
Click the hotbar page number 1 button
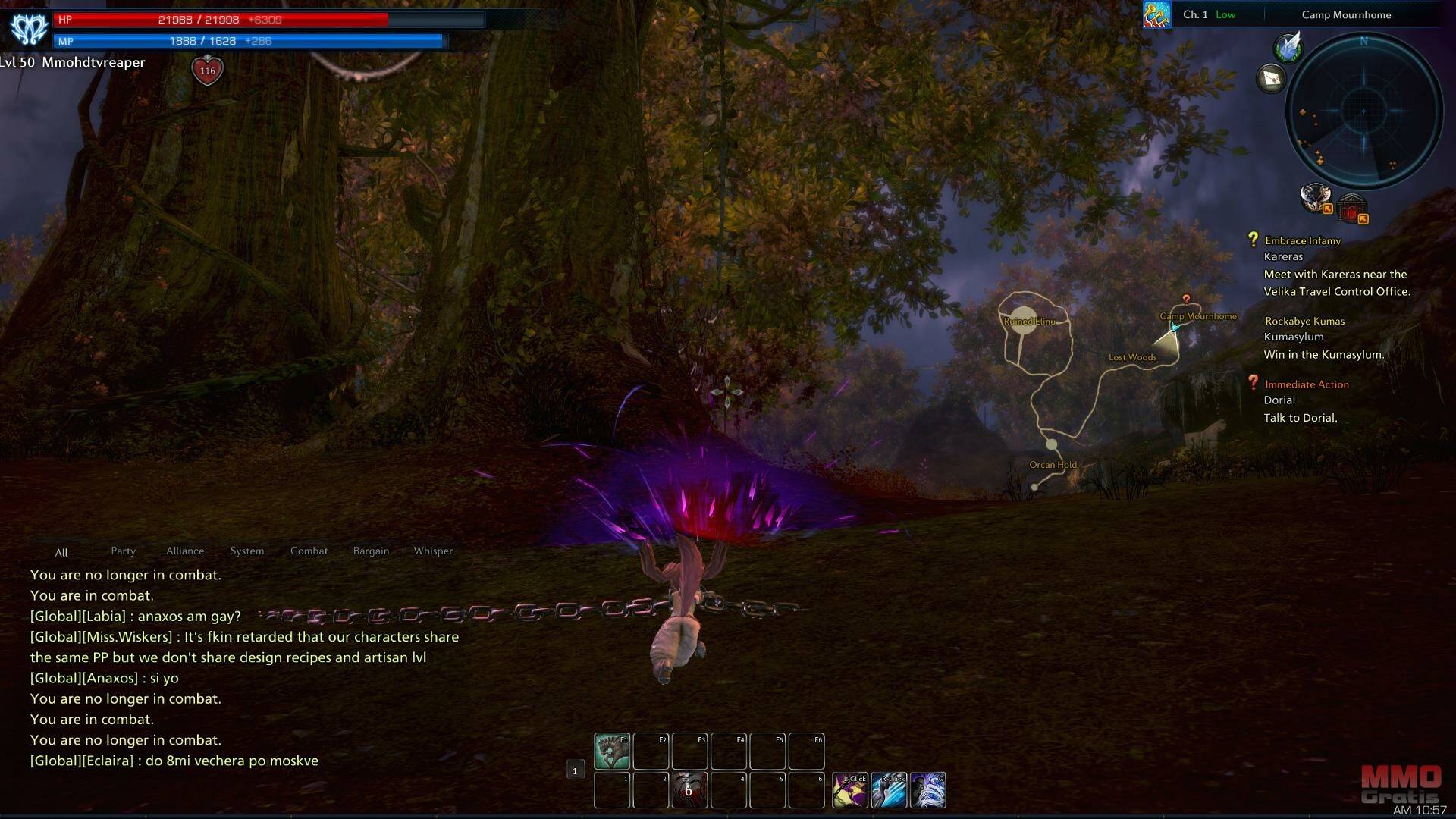[x=575, y=770]
